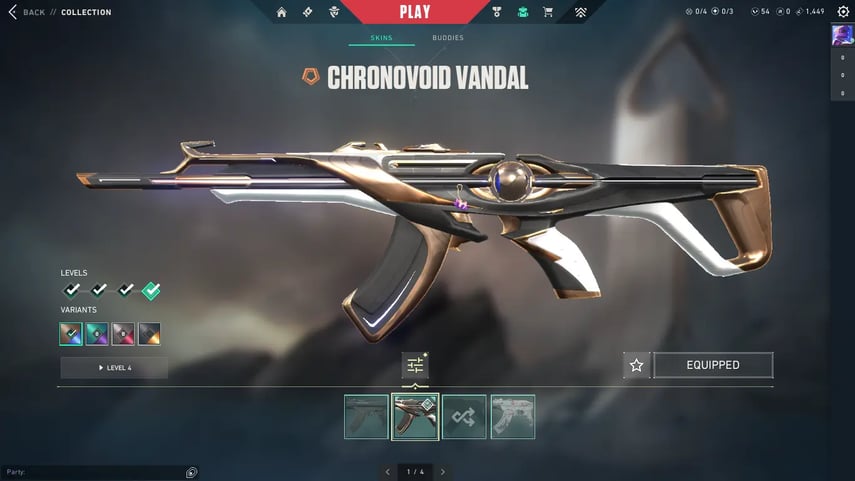The image size is (855, 481).
Task: Select the highlighted green level 4 checkmark
Action: click(x=150, y=291)
